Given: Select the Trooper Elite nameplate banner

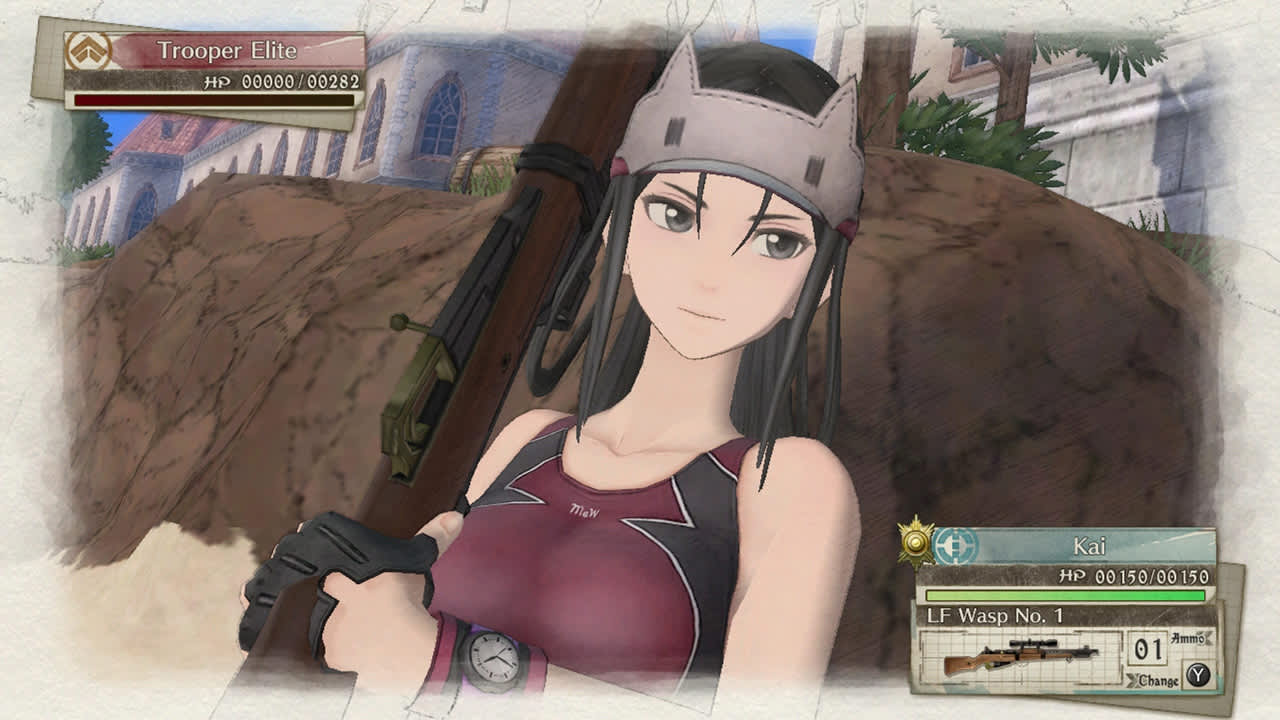Looking at the screenshot, I should click(230, 48).
